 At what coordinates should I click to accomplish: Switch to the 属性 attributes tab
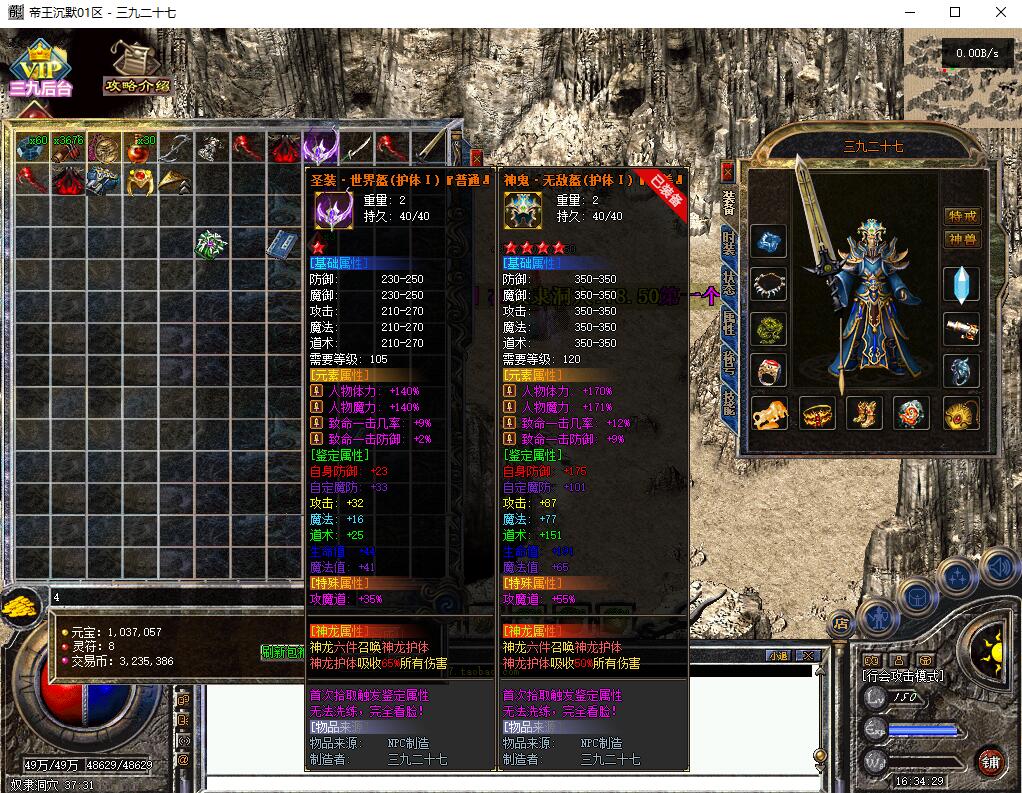(729, 324)
